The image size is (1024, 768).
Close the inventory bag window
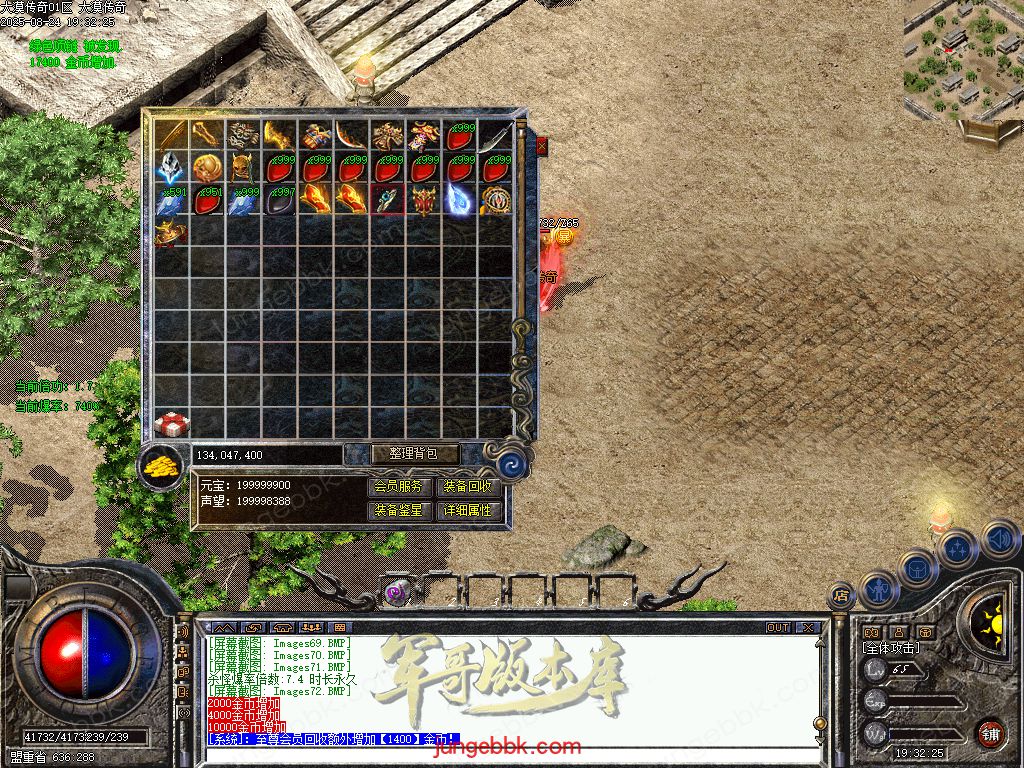[542, 146]
